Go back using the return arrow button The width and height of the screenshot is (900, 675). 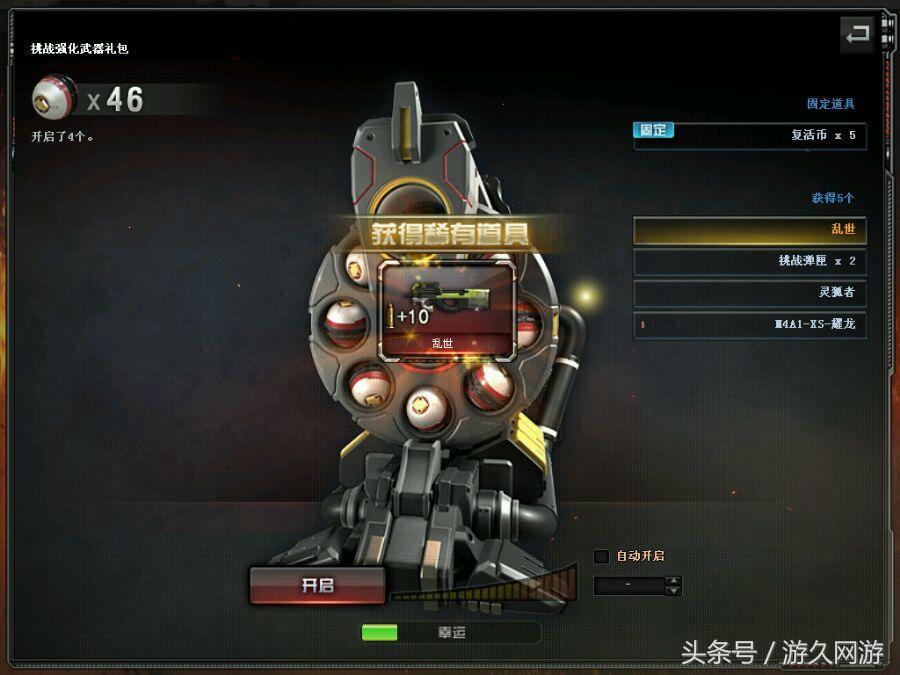(857, 36)
